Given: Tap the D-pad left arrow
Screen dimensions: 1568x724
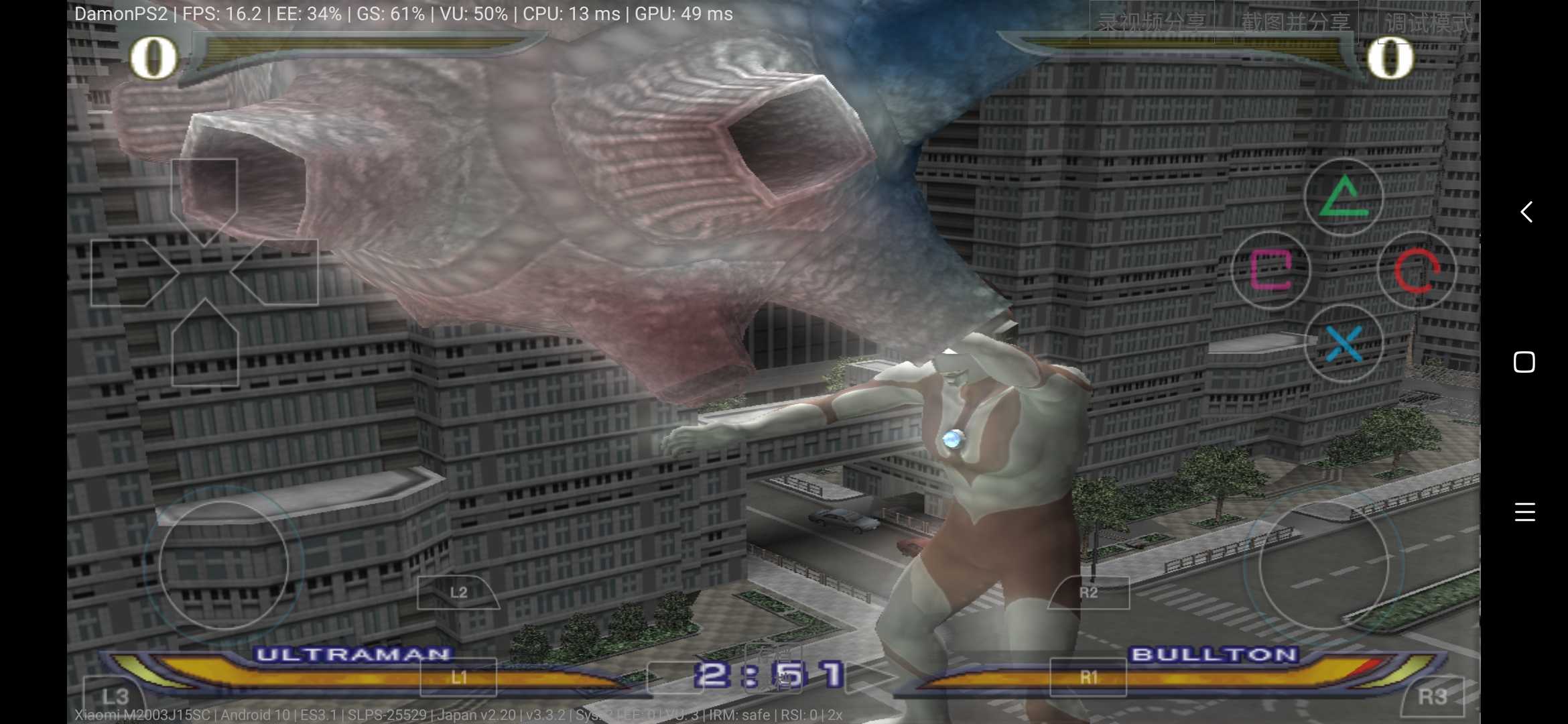Looking at the screenshot, I should 131,273.
